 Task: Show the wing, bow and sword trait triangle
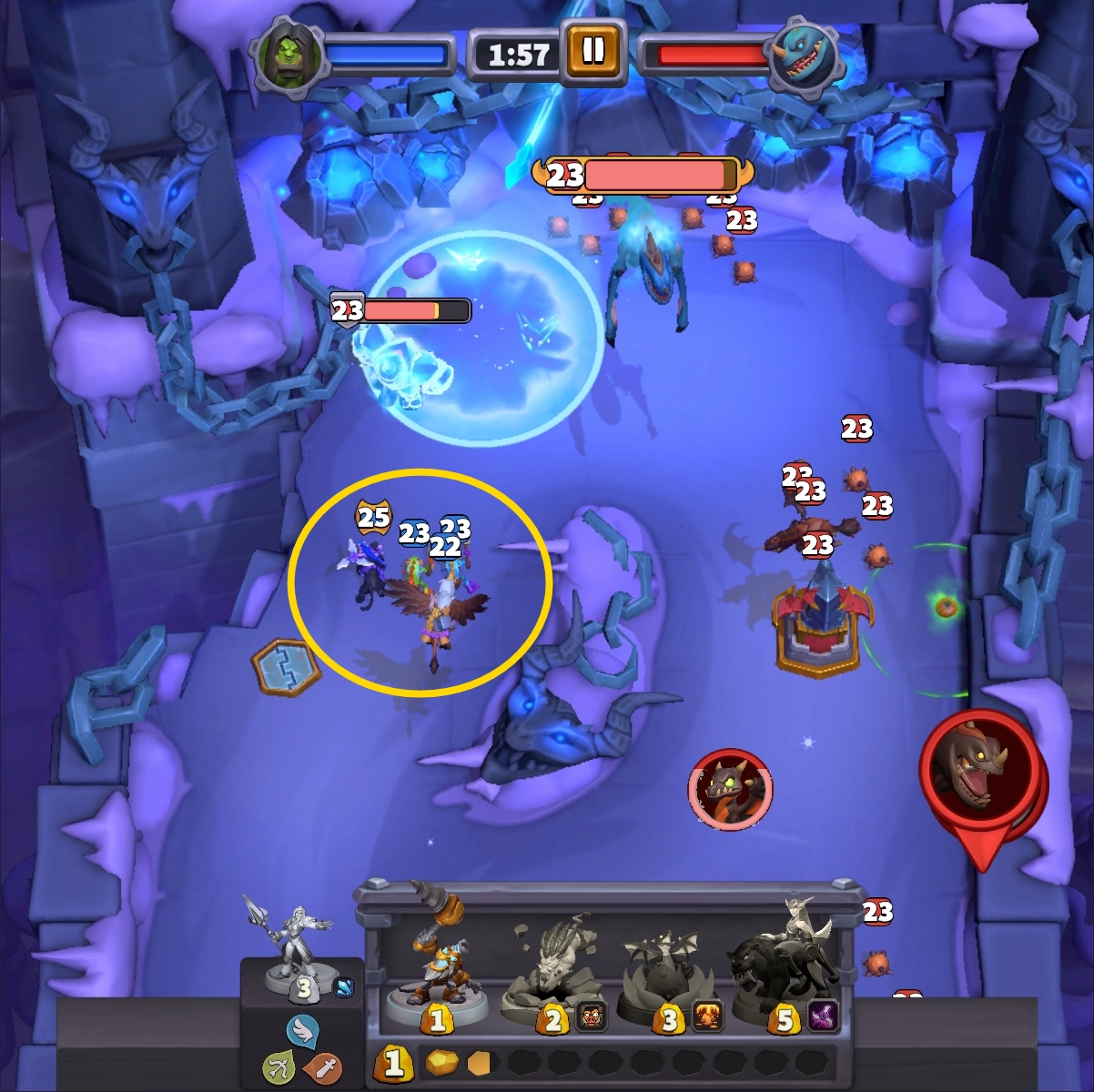[303, 1053]
